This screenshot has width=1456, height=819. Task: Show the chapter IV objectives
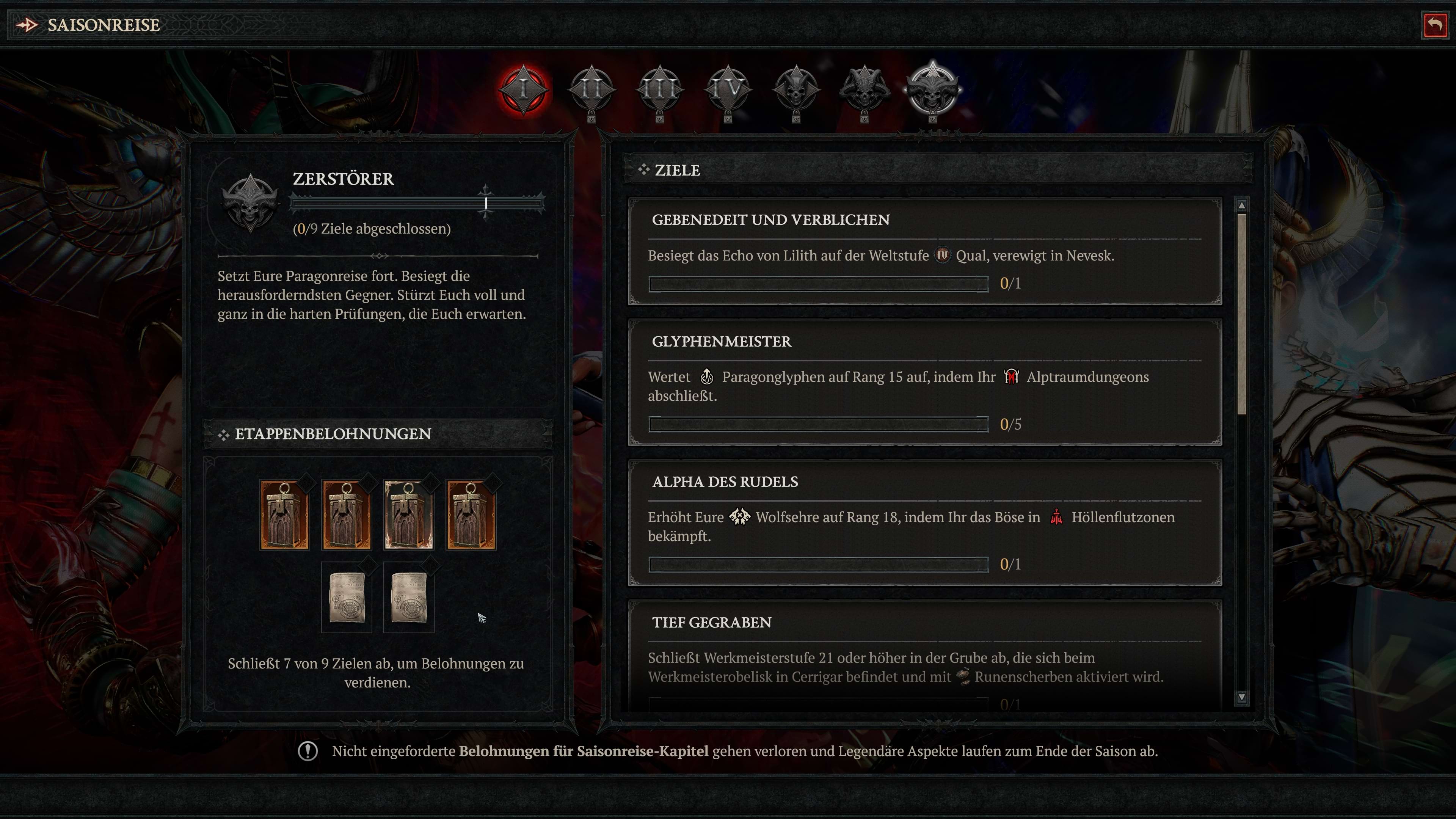[728, 89]
